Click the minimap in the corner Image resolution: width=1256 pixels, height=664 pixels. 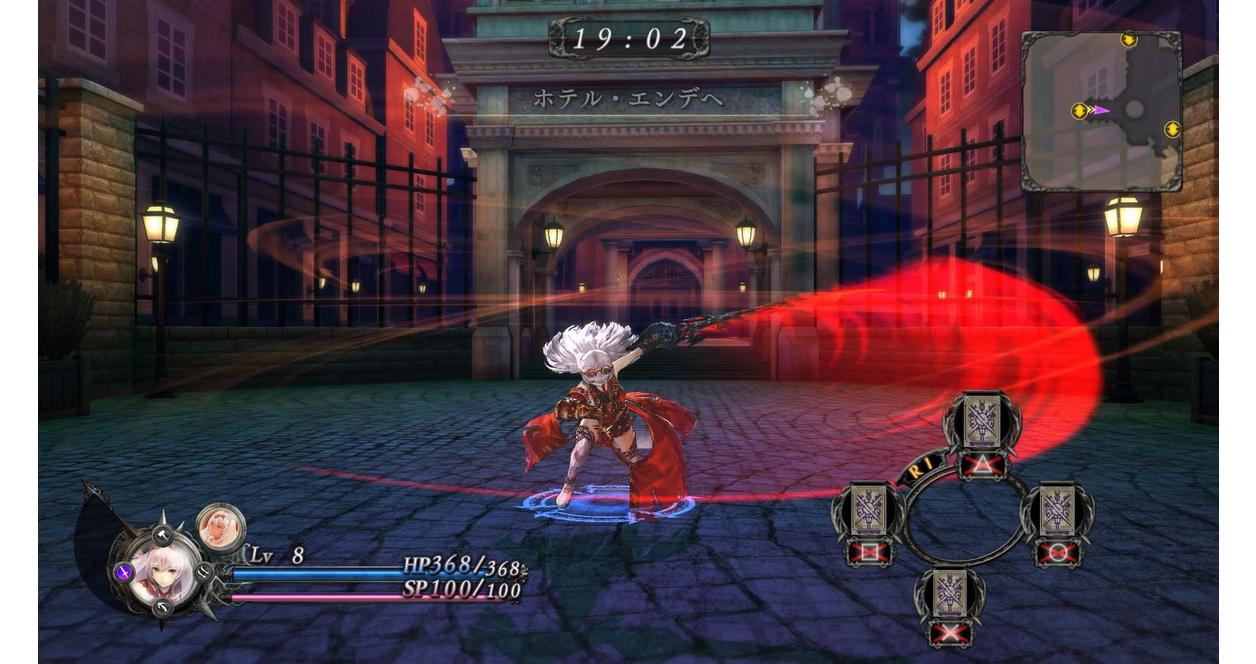click(x=1101, y=110)
